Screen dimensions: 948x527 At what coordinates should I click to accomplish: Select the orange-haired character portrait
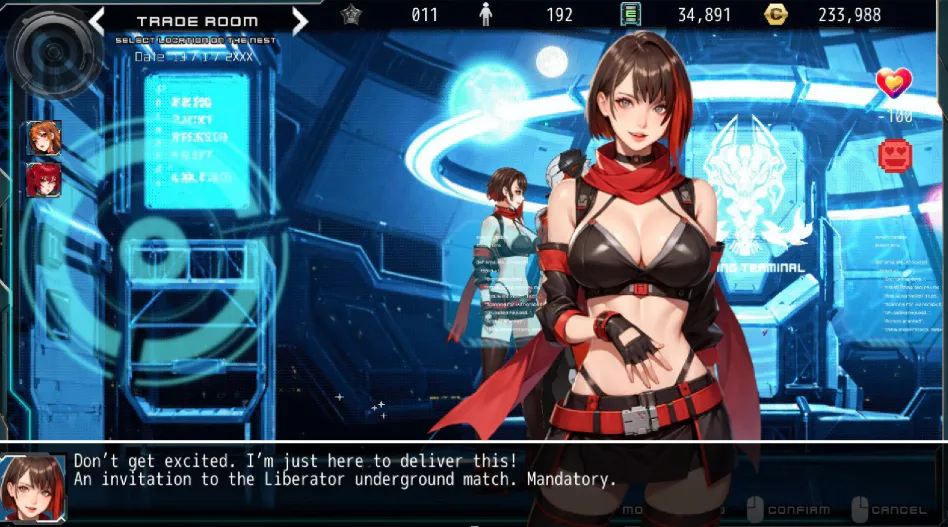44,138
